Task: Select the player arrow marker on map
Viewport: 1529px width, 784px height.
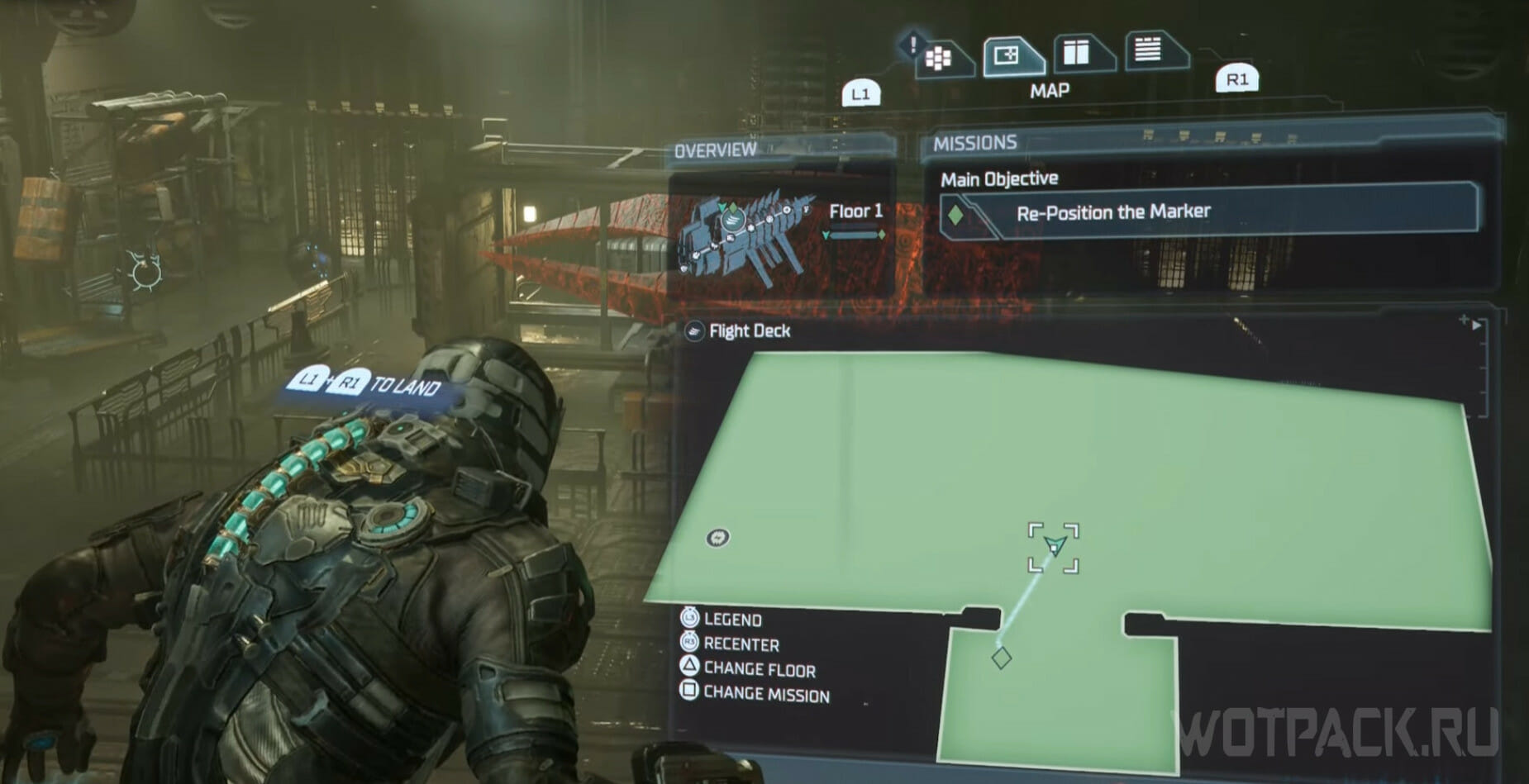Action: click(1055, 545)
